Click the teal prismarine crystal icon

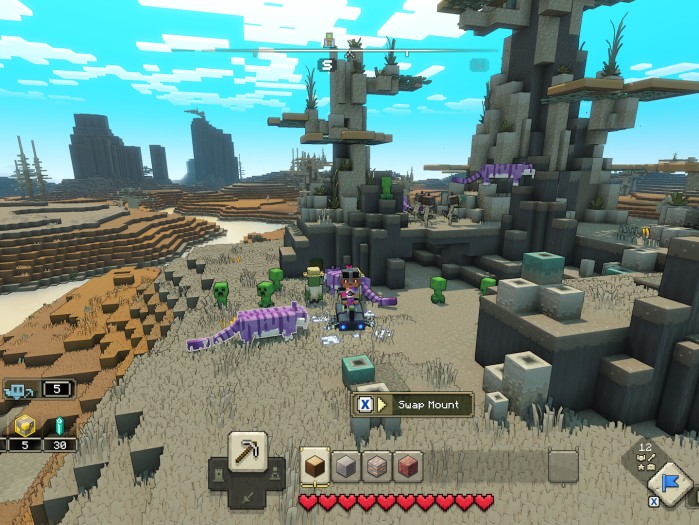57,425
